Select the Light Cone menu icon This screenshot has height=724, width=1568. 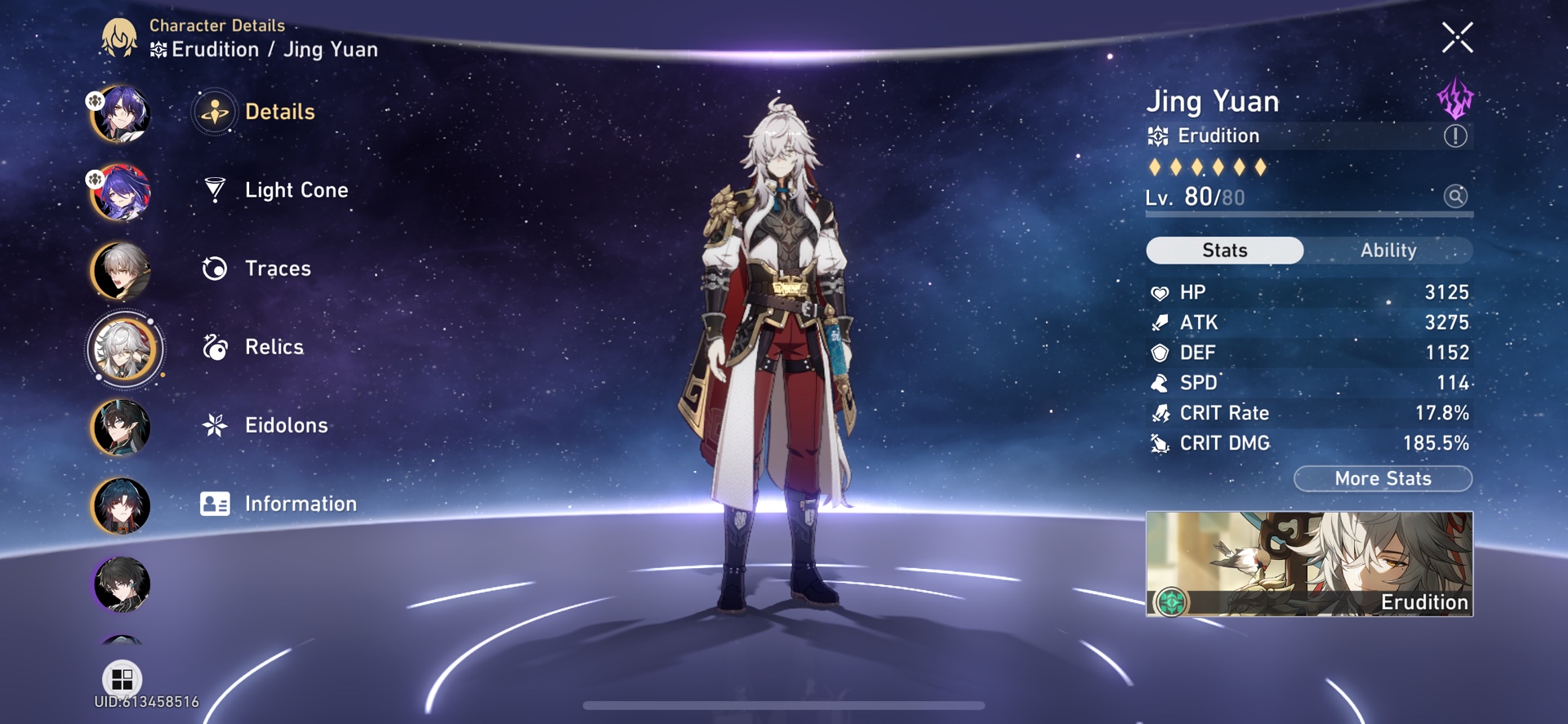coord(214,189)
